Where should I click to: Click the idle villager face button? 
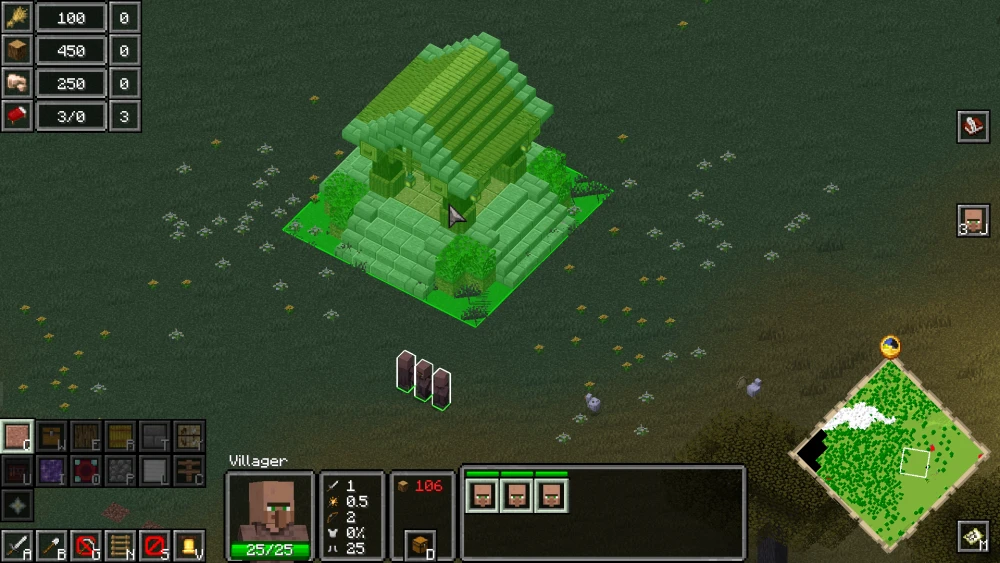(x=973, y=220)
